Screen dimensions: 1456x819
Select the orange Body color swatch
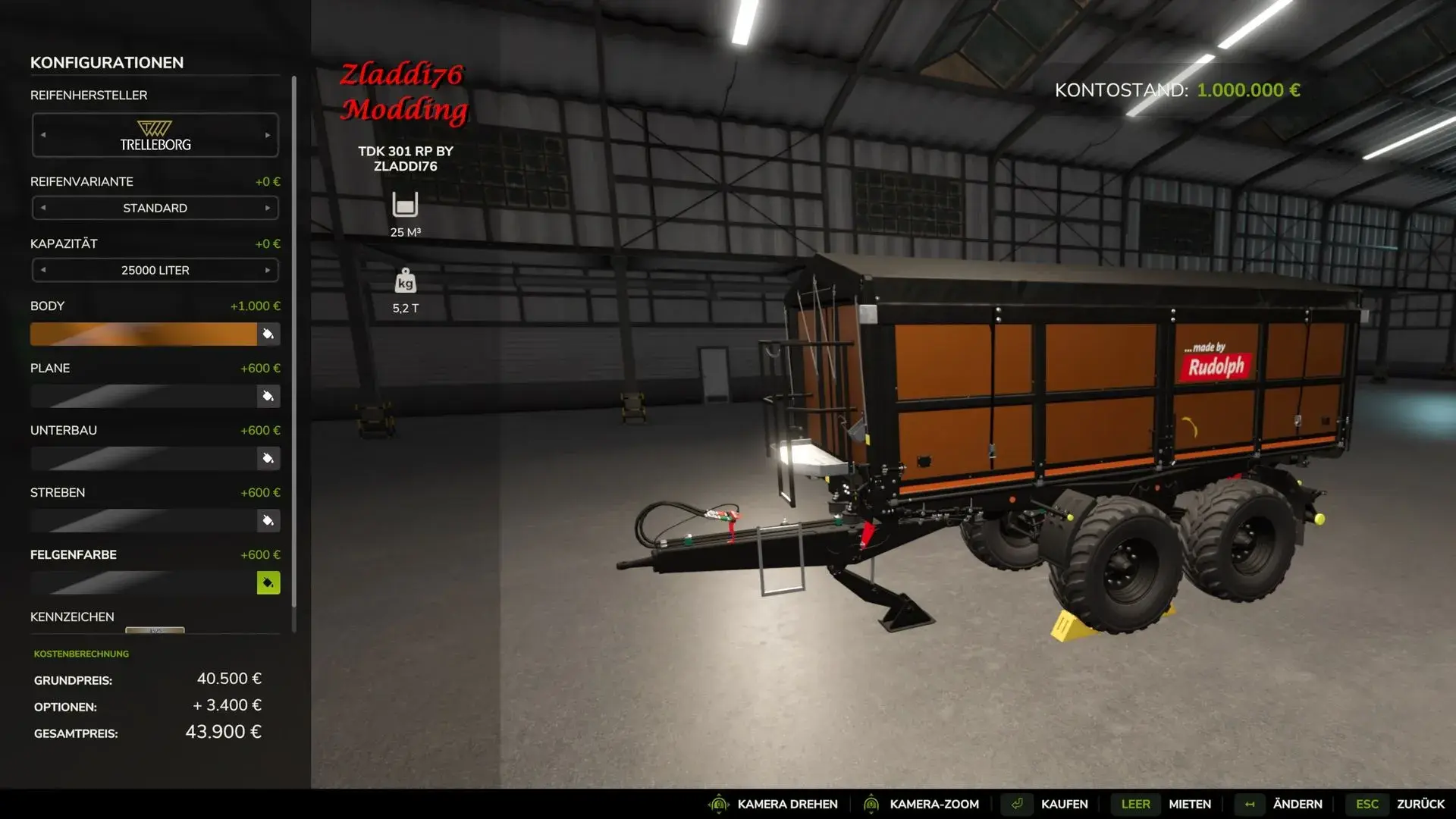tap(144, 334)
